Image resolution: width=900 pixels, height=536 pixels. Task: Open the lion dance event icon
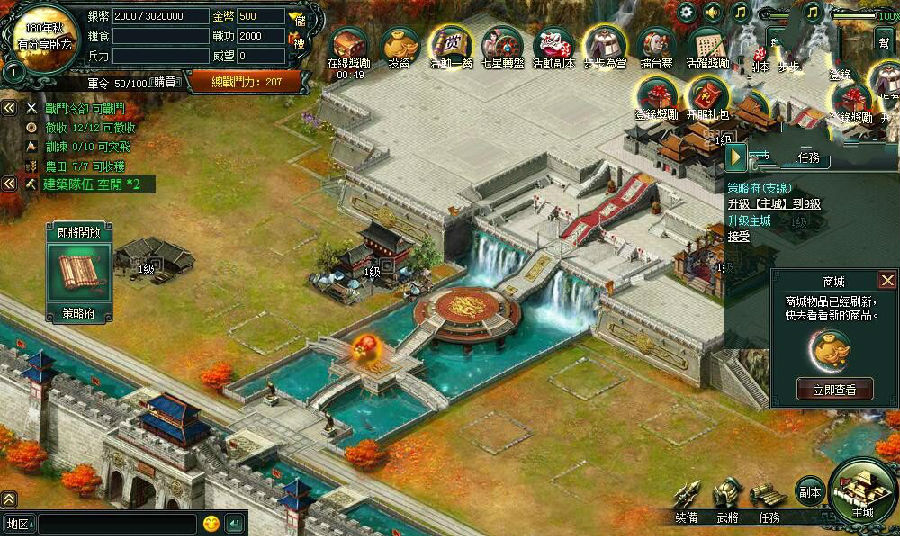tap(552, 45)
